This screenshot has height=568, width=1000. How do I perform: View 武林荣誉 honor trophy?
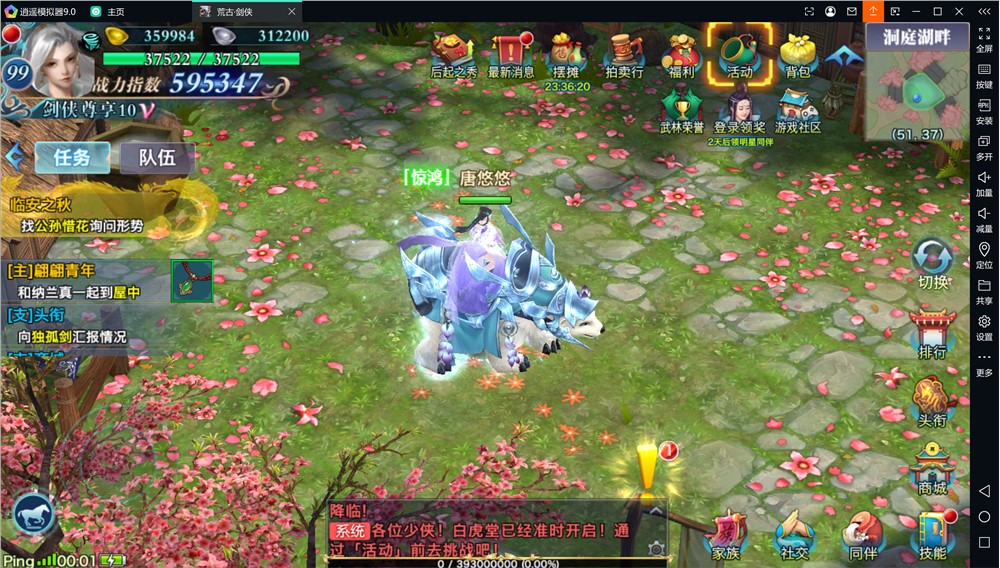click(682, 109)
